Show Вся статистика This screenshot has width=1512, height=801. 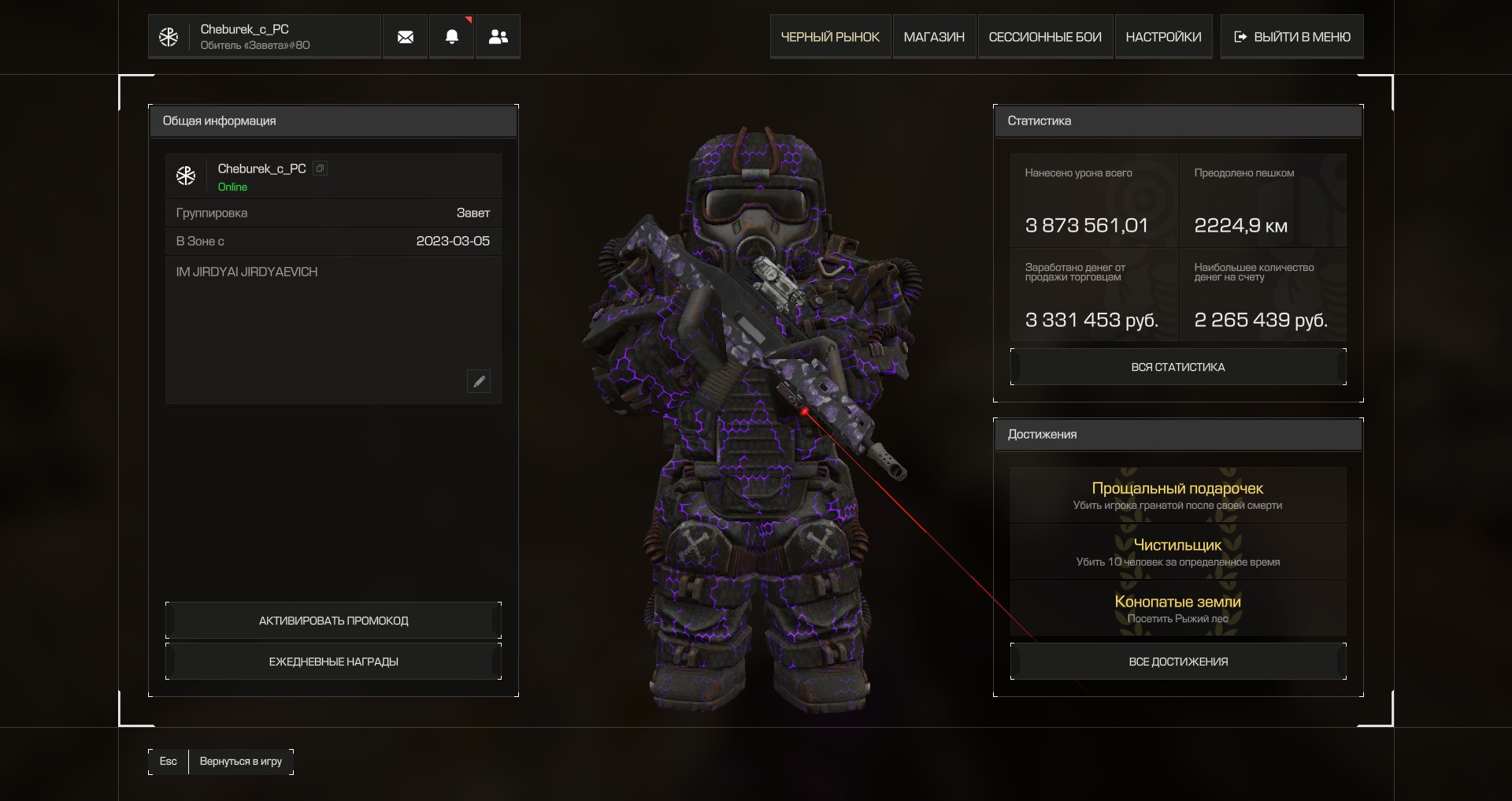coord(1178,367)
